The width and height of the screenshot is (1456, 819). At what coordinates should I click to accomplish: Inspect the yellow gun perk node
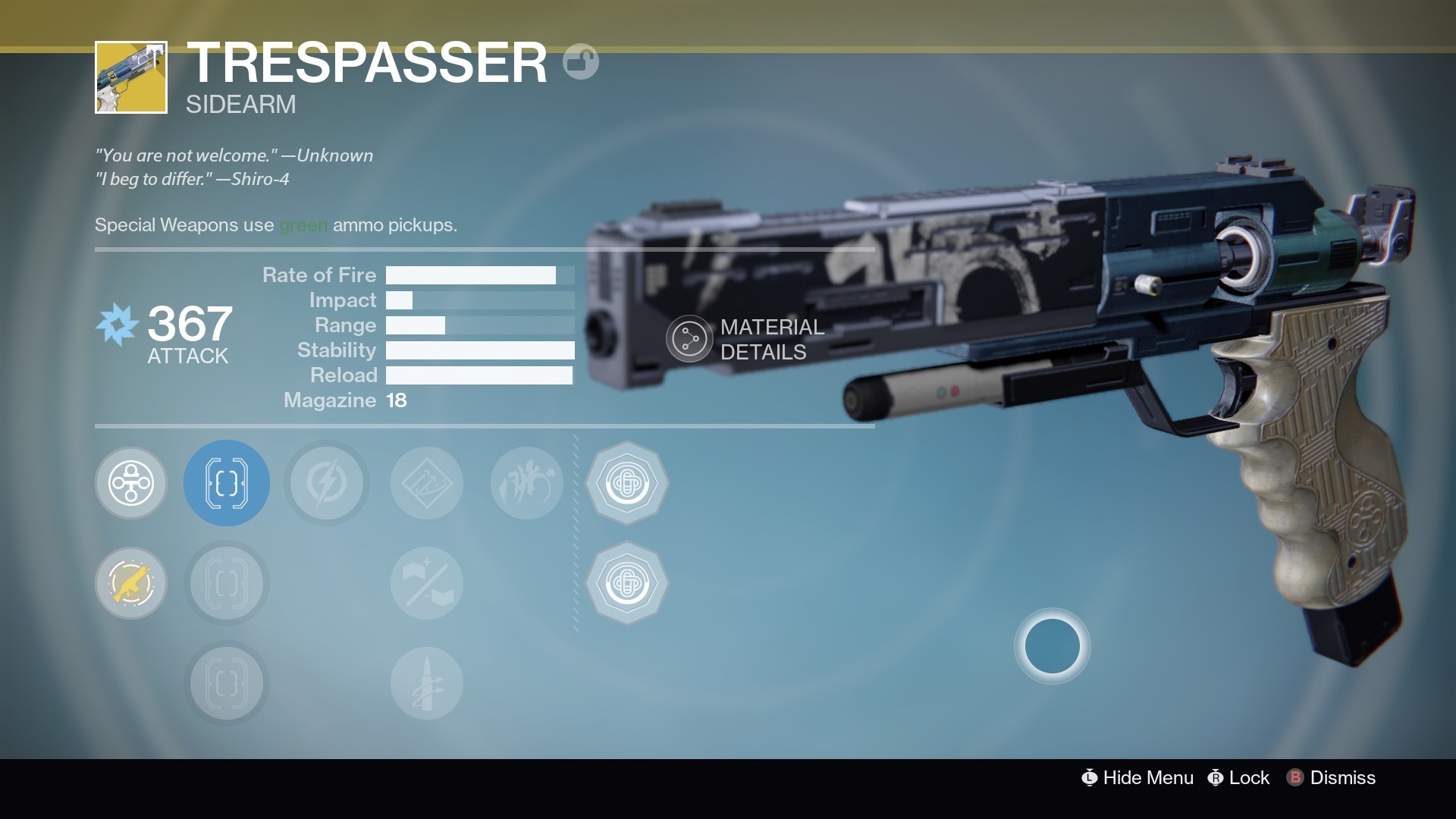tap(131, 583)
